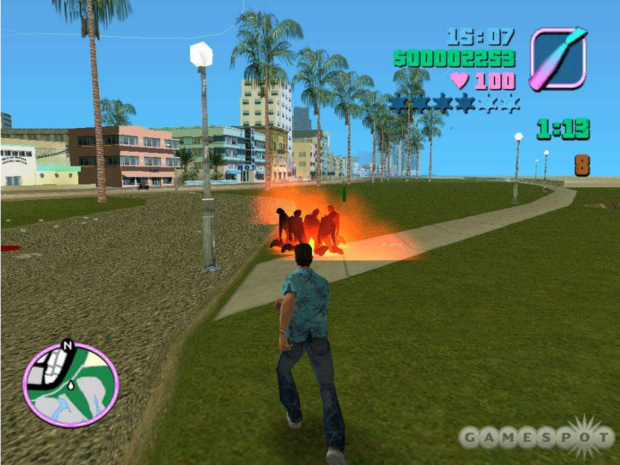Viewport: 620px width, 465px height.
Task: Open the circular radar minimap
Action: [71, 384]
